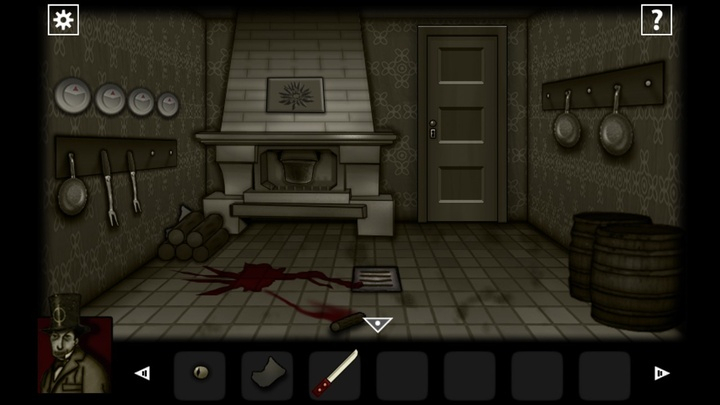This screenshot has width=720, height=405.
Task: Select the small round item slot
Action: [200, 375]
